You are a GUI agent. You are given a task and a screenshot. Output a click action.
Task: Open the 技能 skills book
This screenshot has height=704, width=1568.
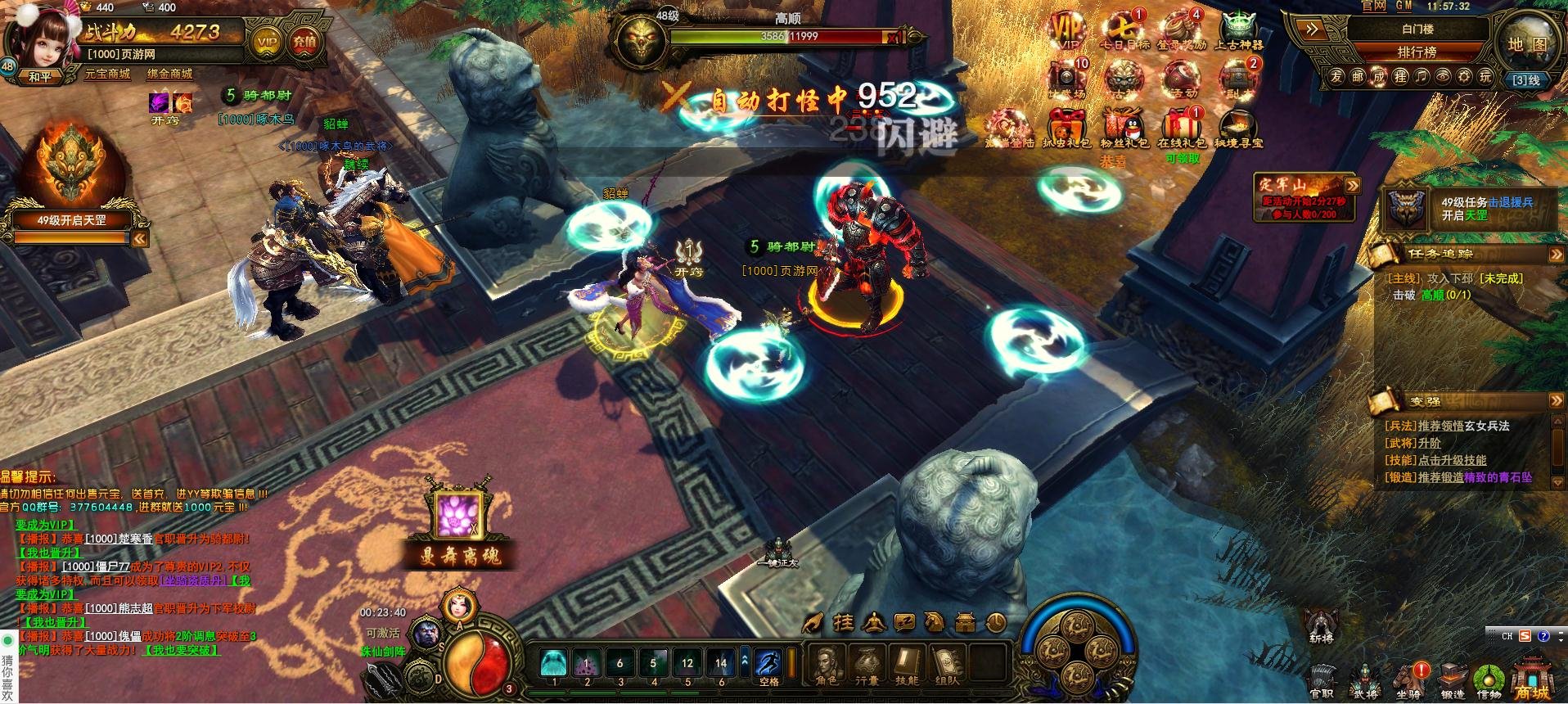pyautogui.click(x=906, y=665)
